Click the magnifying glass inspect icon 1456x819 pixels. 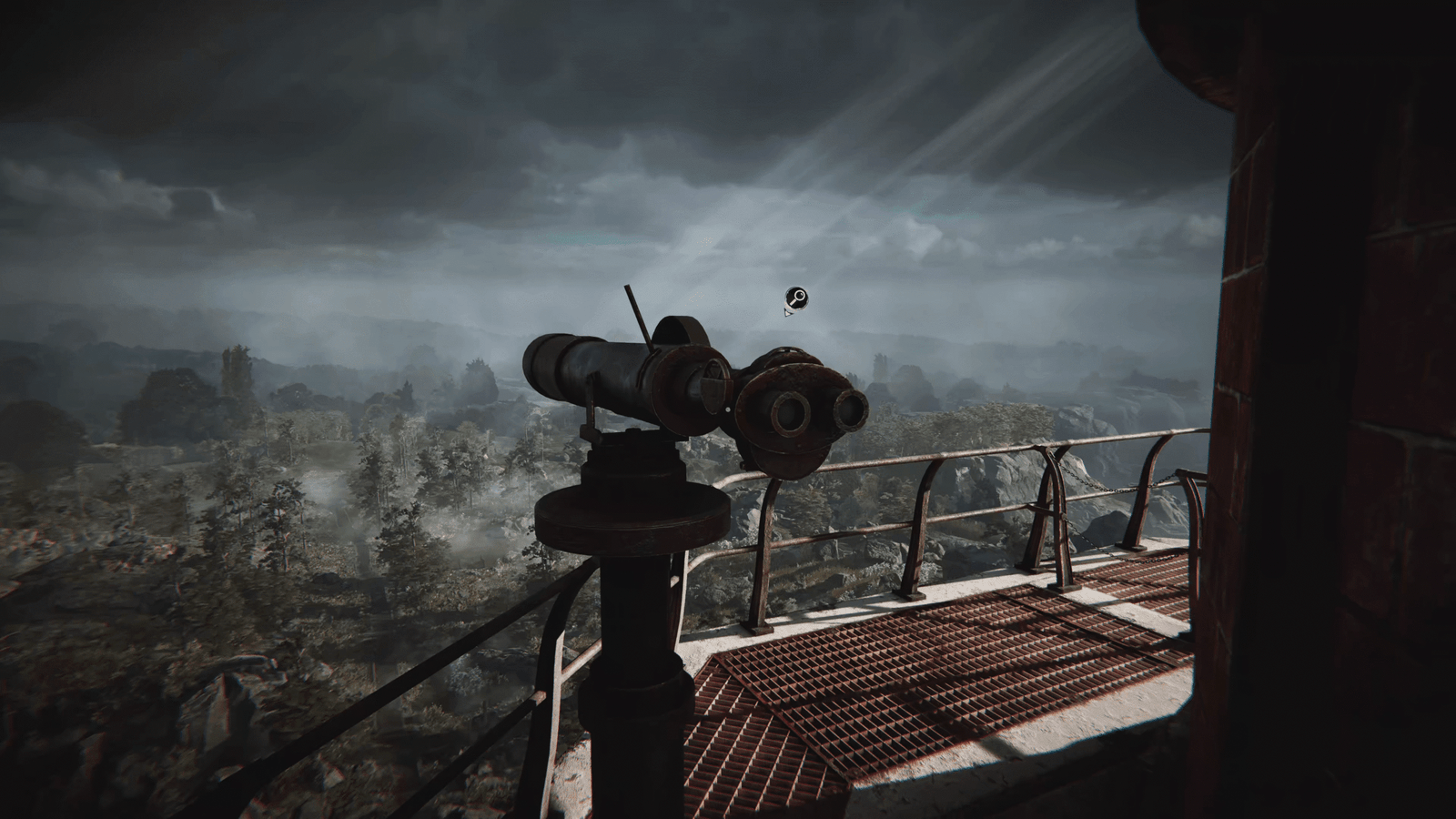point(796,298)
